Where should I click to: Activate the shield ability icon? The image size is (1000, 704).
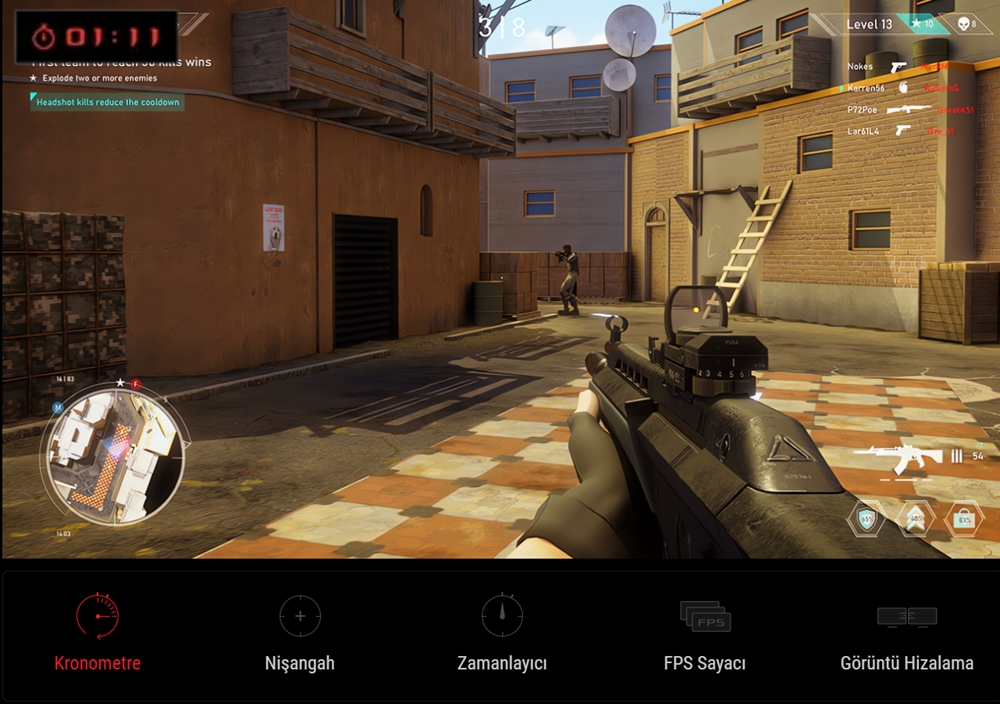pyautogui.click(x=866, y=519)
